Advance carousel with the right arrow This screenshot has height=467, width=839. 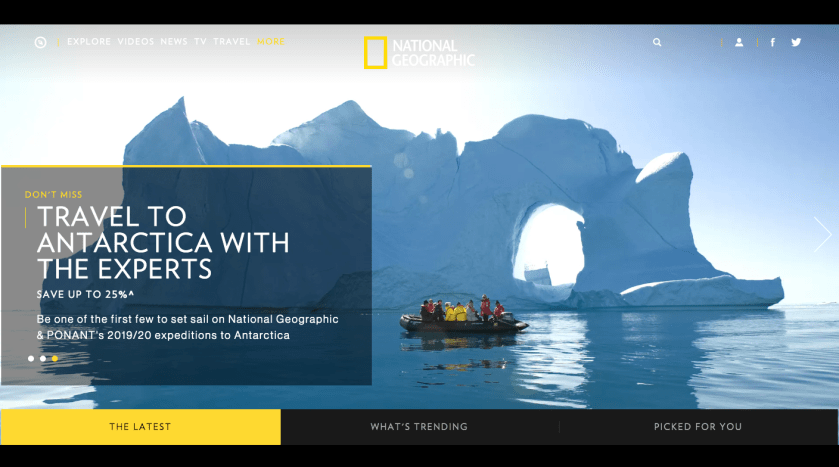822,234
